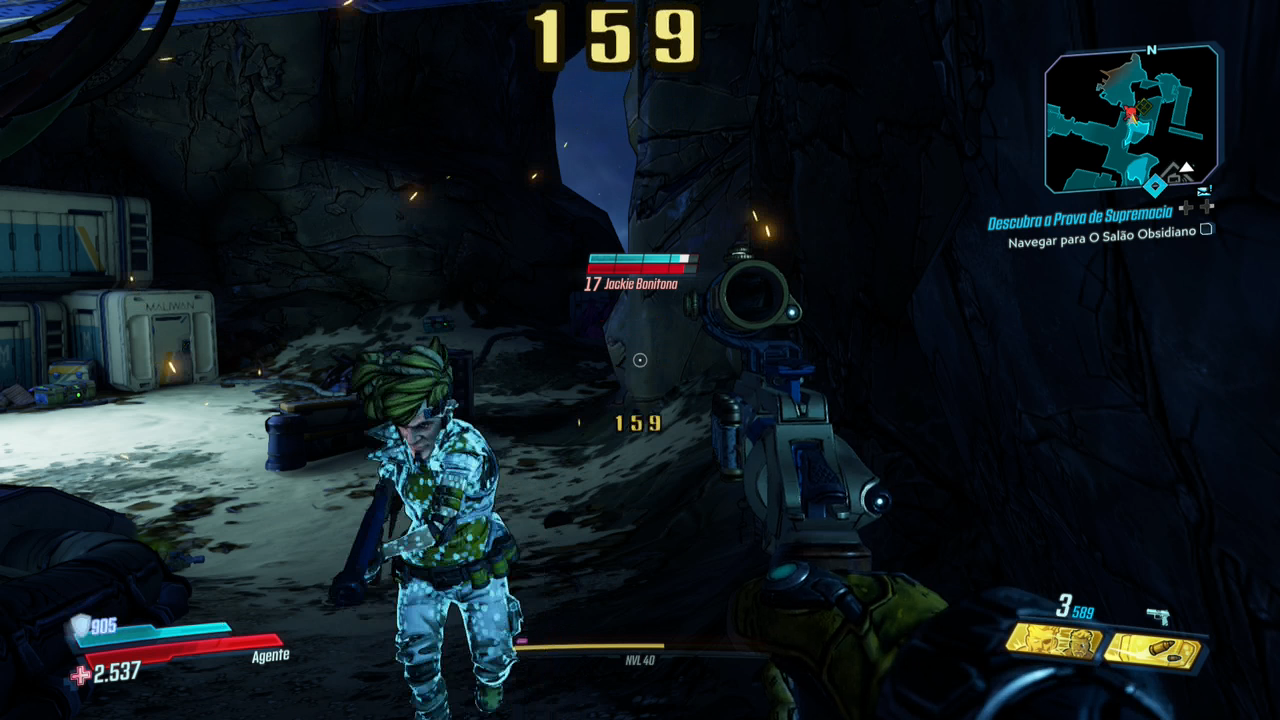Open the minimap in the corner

click(x=1132, y=119)
